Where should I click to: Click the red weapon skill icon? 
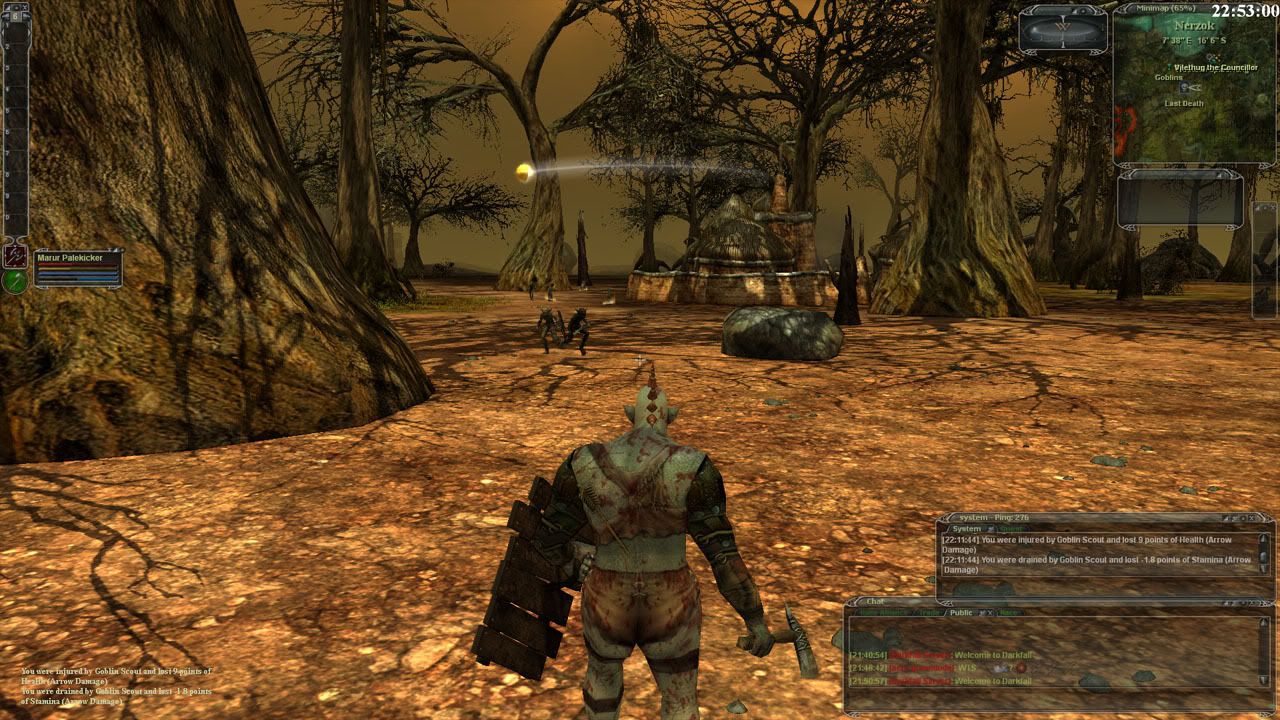[x=14, y=255]
